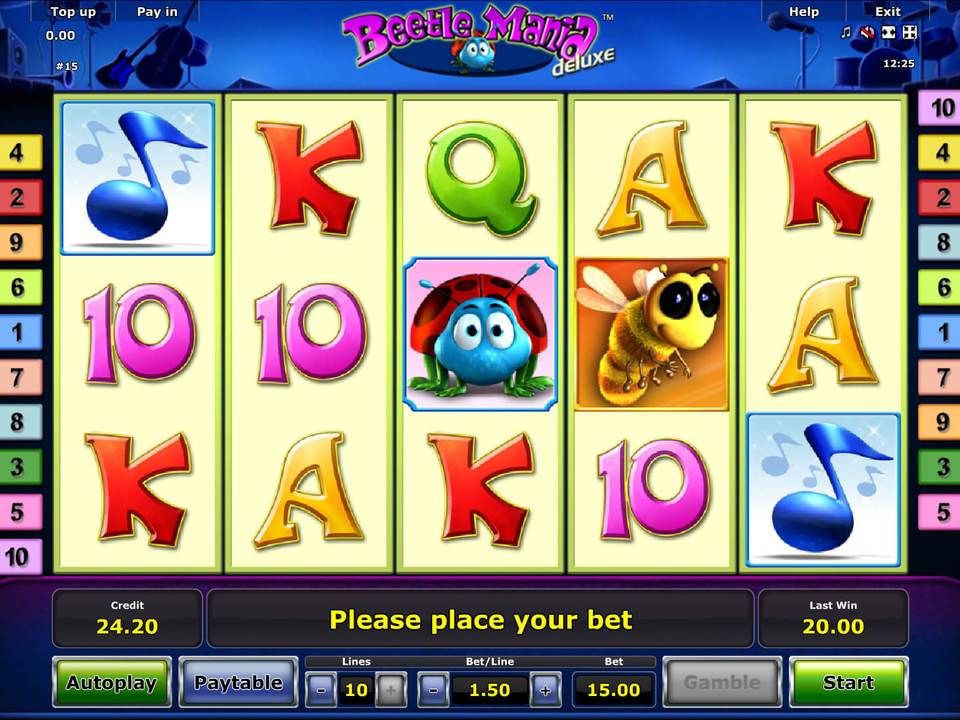The width and height of the screenshot is (960, 720).
Task: Decrease the number of Lines
Action: pyautogui.click(x=321, y=689)
